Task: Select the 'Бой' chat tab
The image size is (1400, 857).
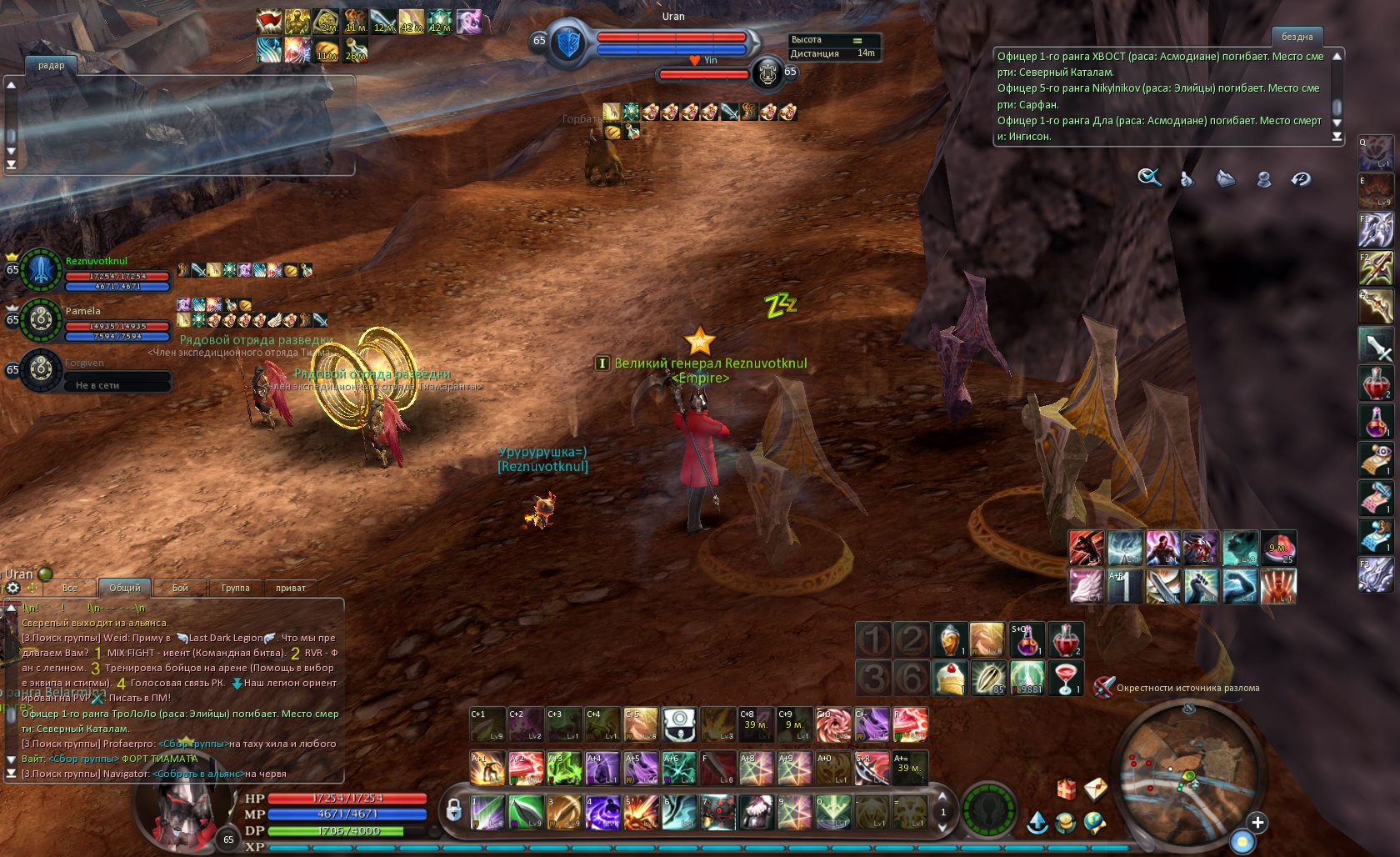Action: click(180, 588)
